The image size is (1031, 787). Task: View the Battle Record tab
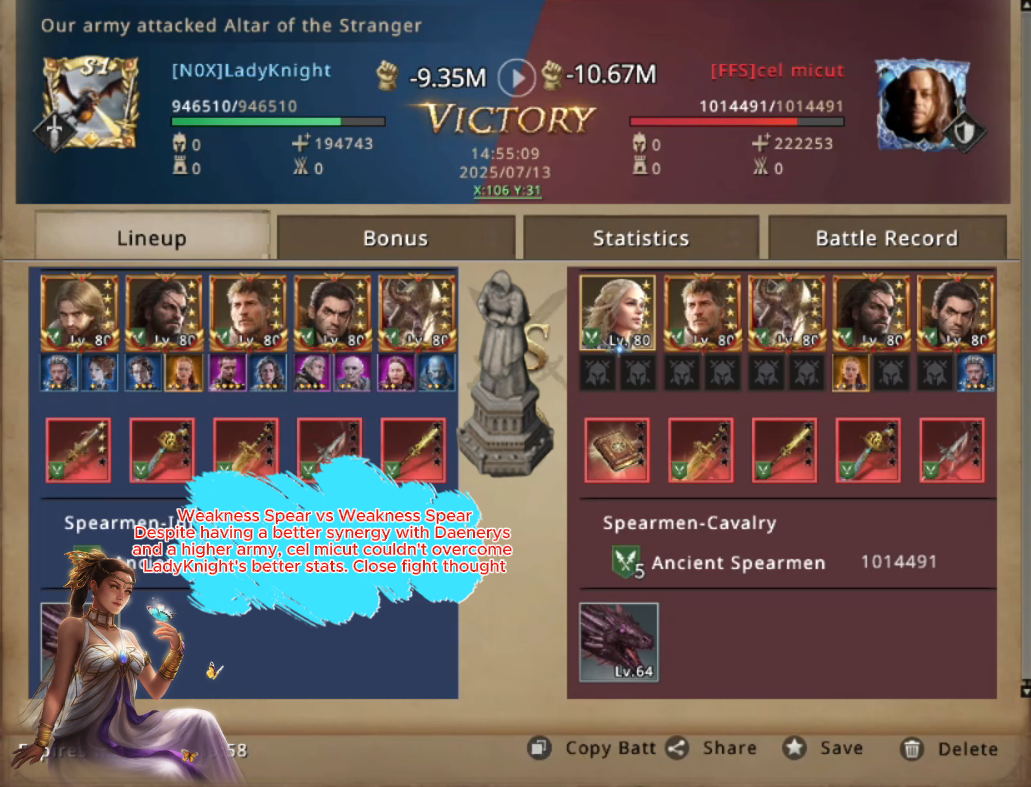pyautogui.click(x=887, y=238)
